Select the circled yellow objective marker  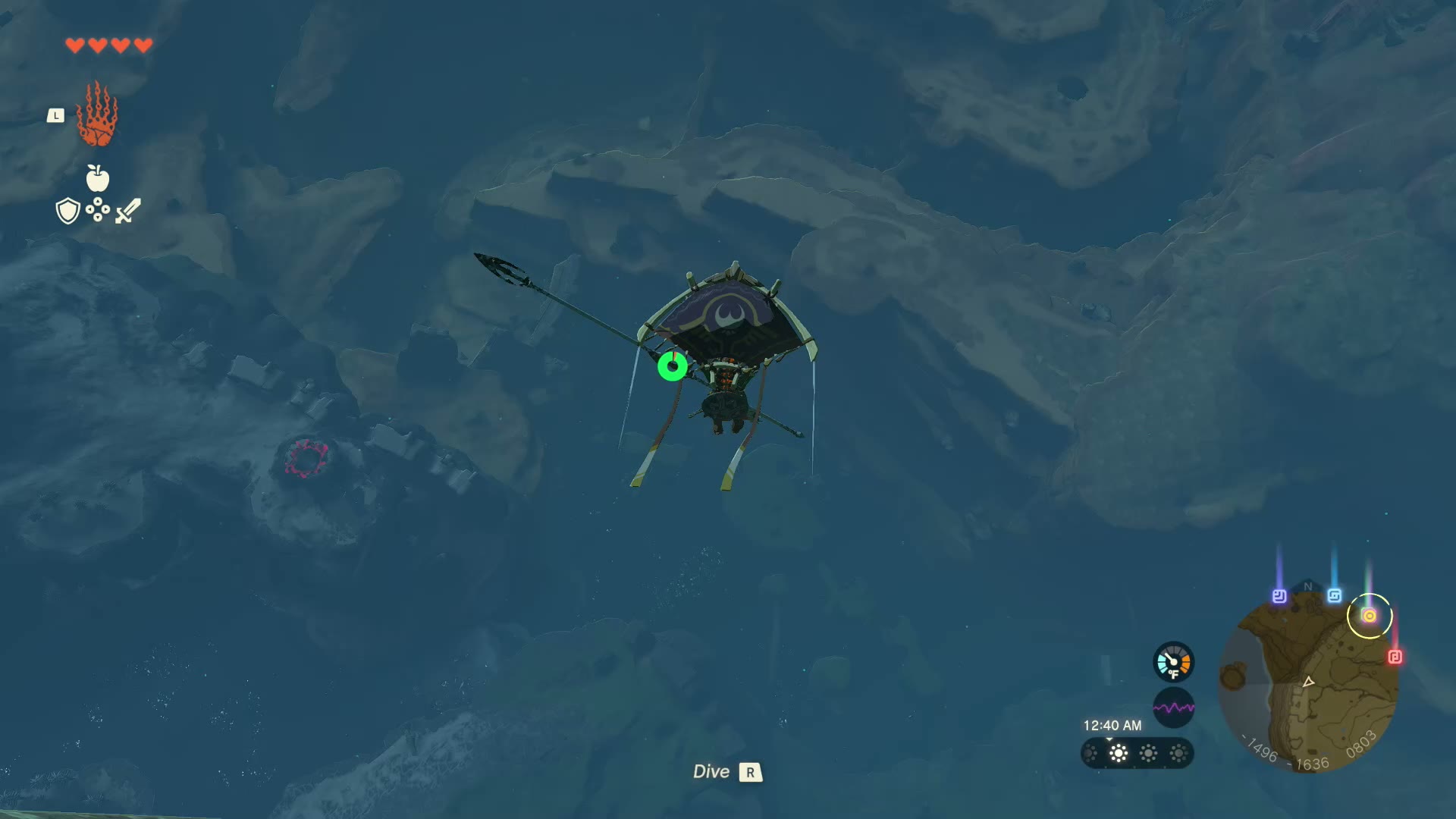tap(1370, 616)
